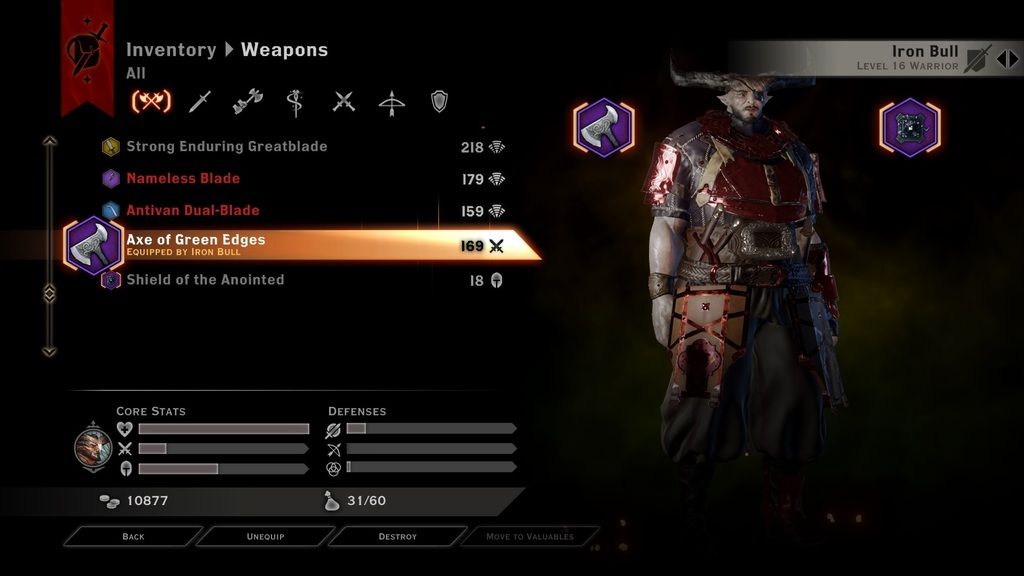The width and height of the screenshot is (1024, 576).
Task: Filter weapons by the single sword icon
Action: 201,101
